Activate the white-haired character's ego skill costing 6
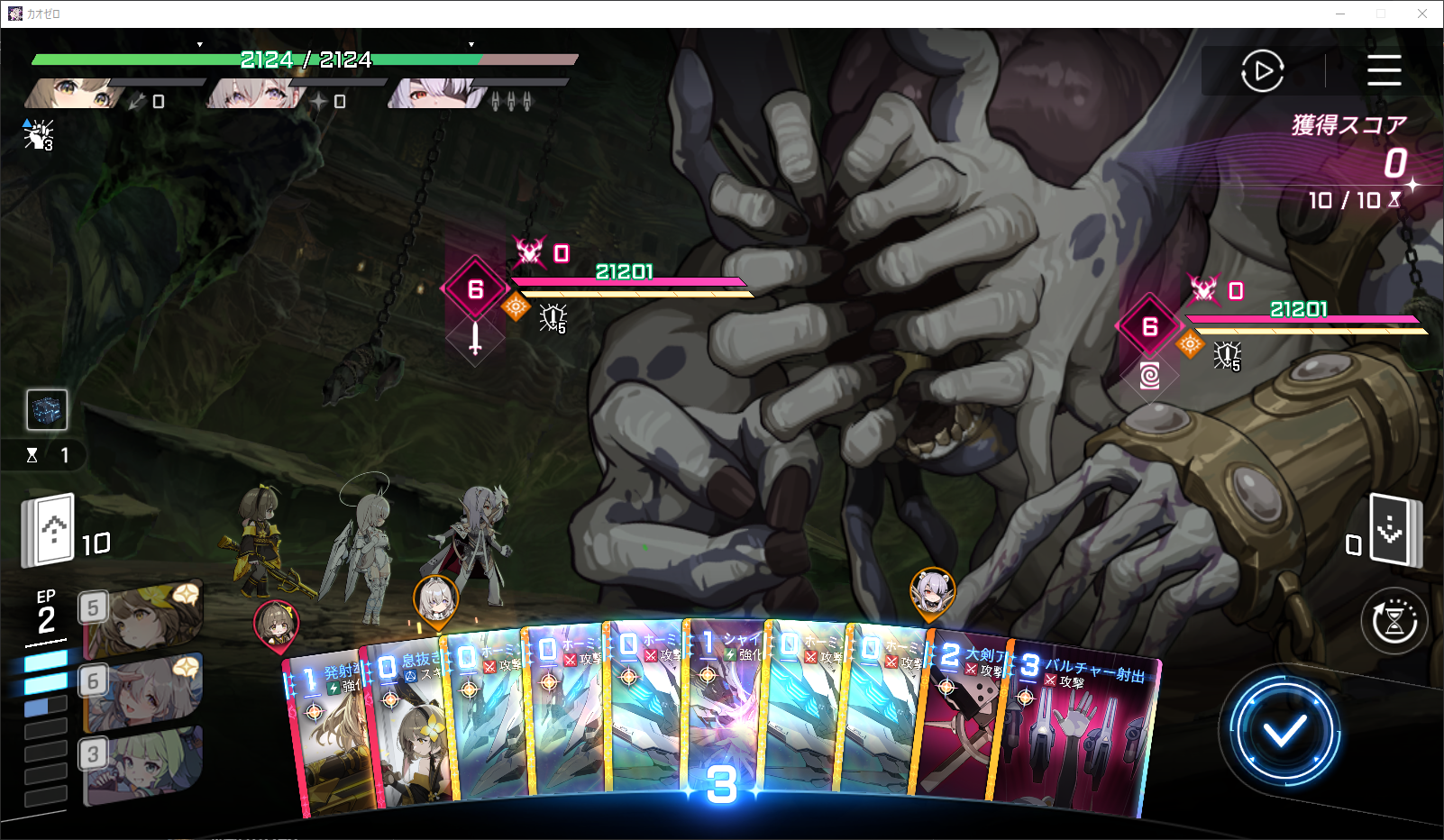Image resolution: width=1444 pixels, height=840 pixels. pos(144,692)
